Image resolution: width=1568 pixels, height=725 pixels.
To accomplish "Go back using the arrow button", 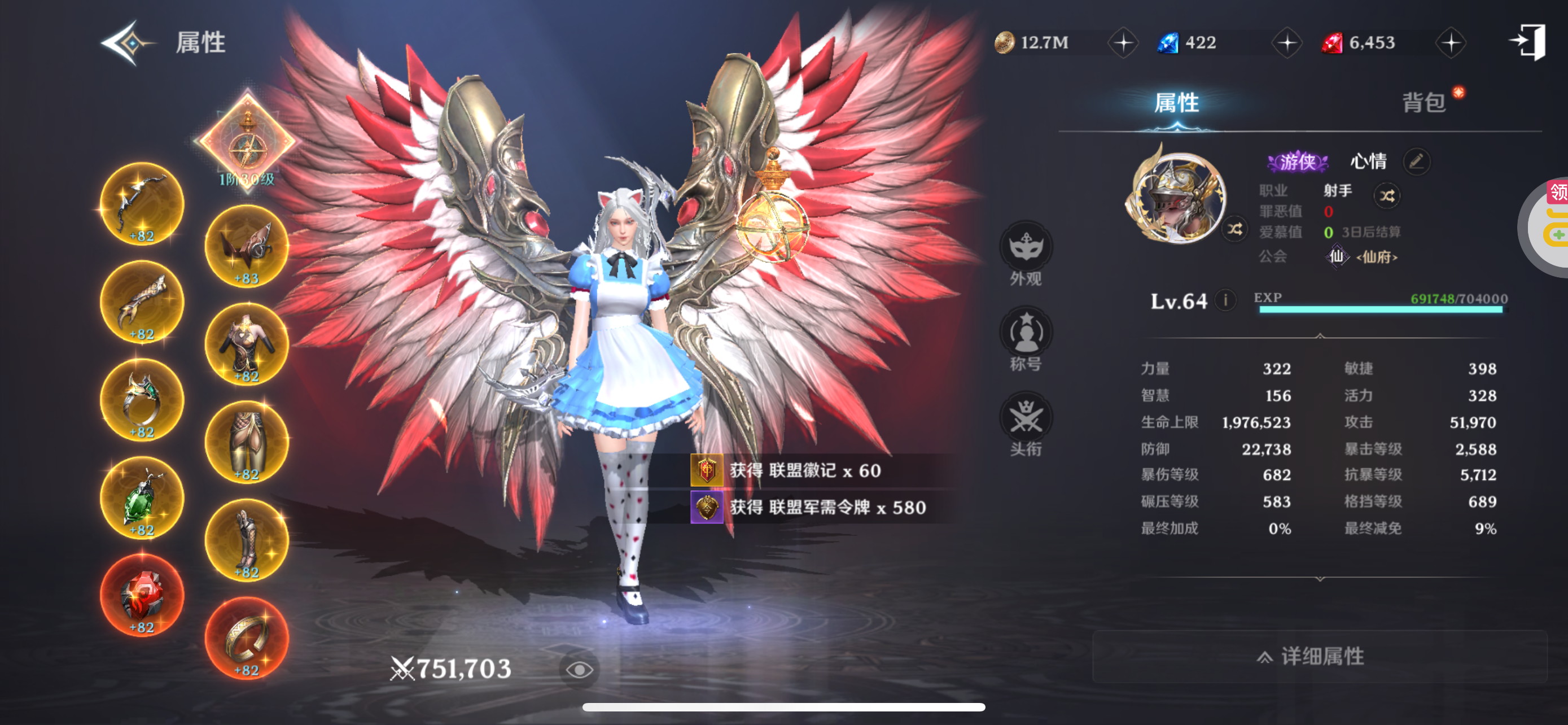I will coord(126,42).
